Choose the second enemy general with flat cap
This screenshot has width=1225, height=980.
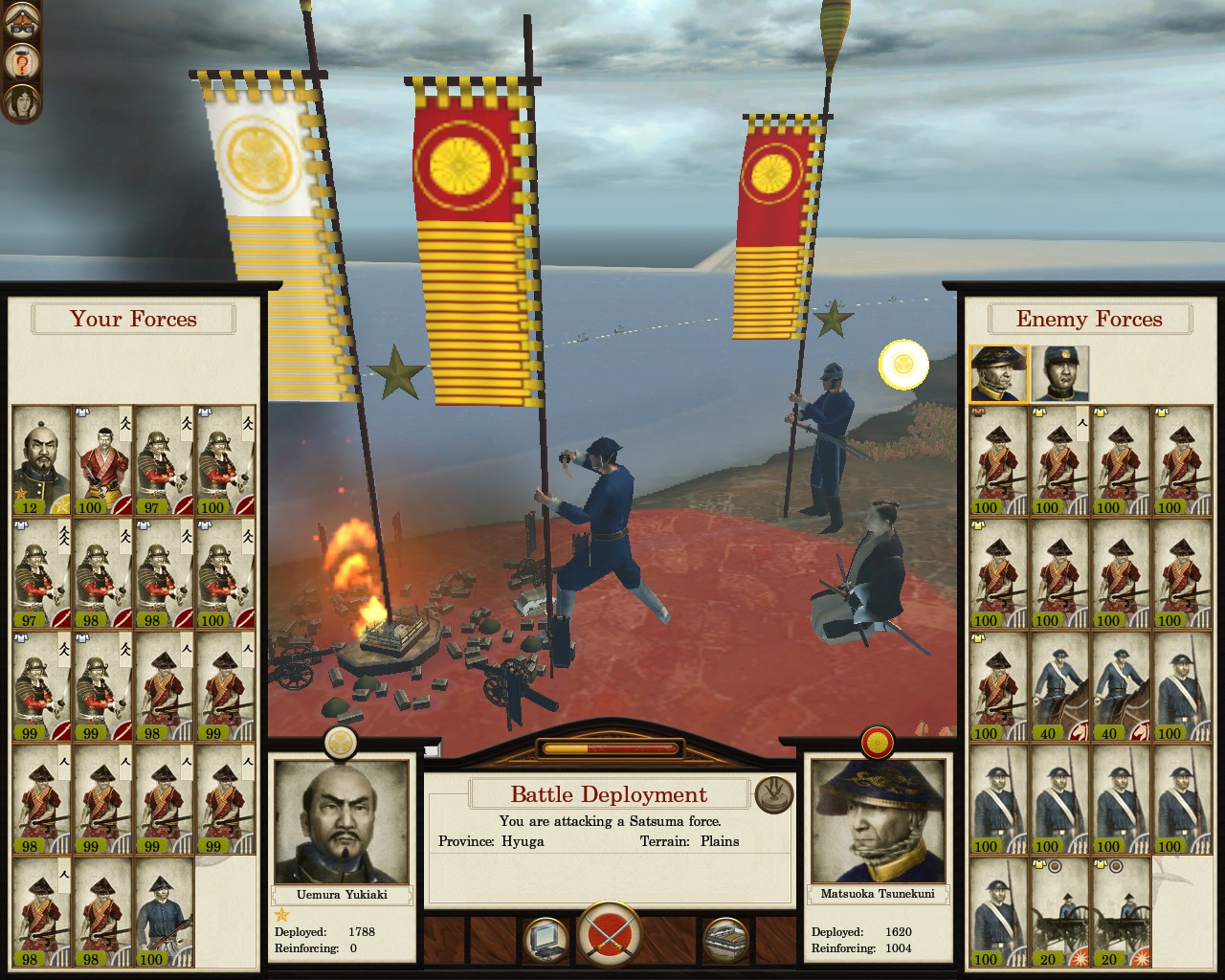[1059, 373]
